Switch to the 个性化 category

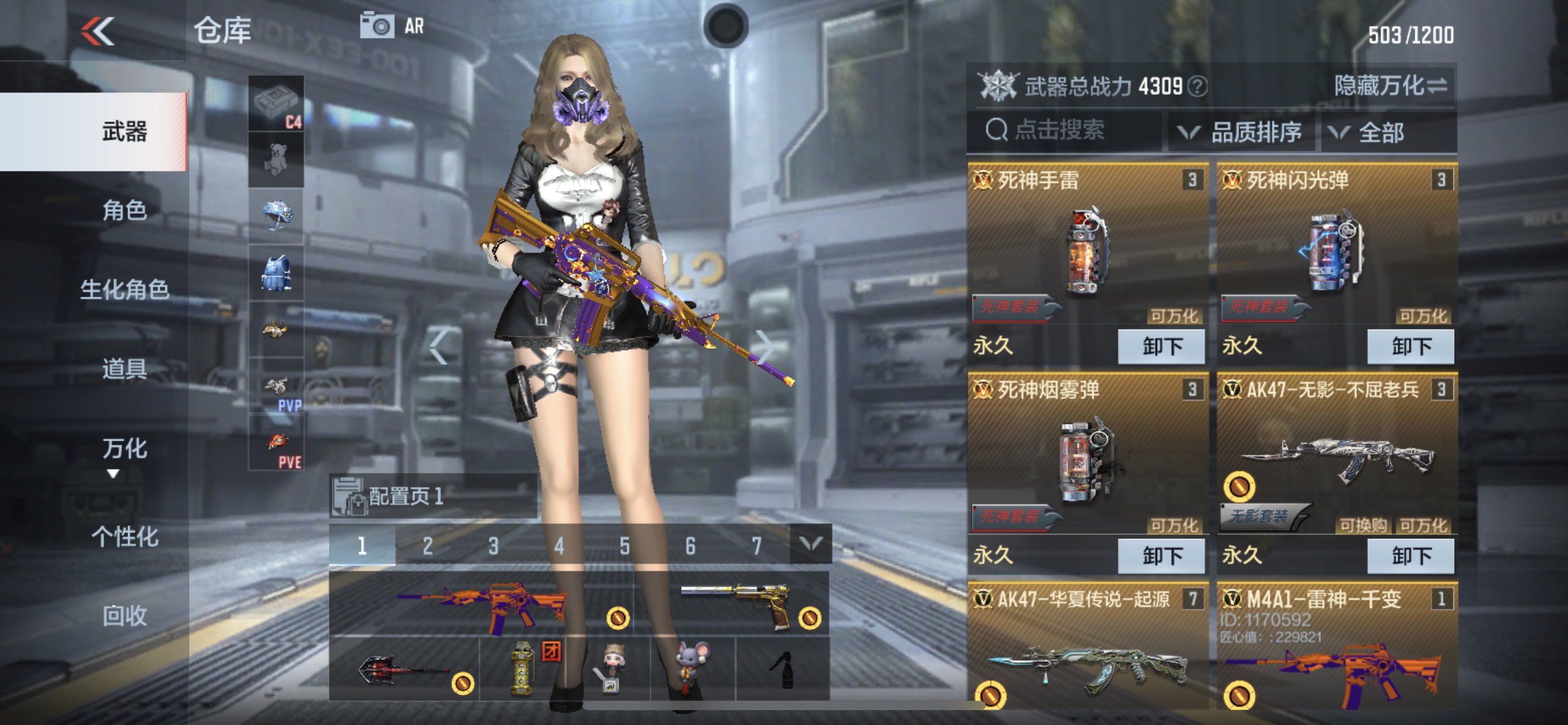[x=124, y=537]
